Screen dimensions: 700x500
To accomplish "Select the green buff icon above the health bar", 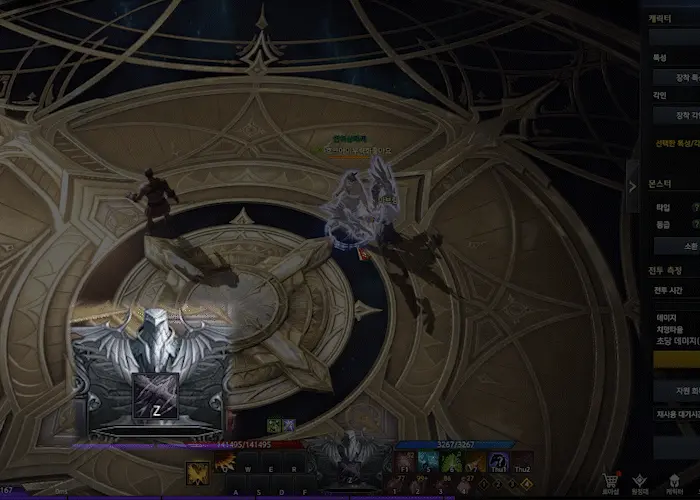I will 273,426.
